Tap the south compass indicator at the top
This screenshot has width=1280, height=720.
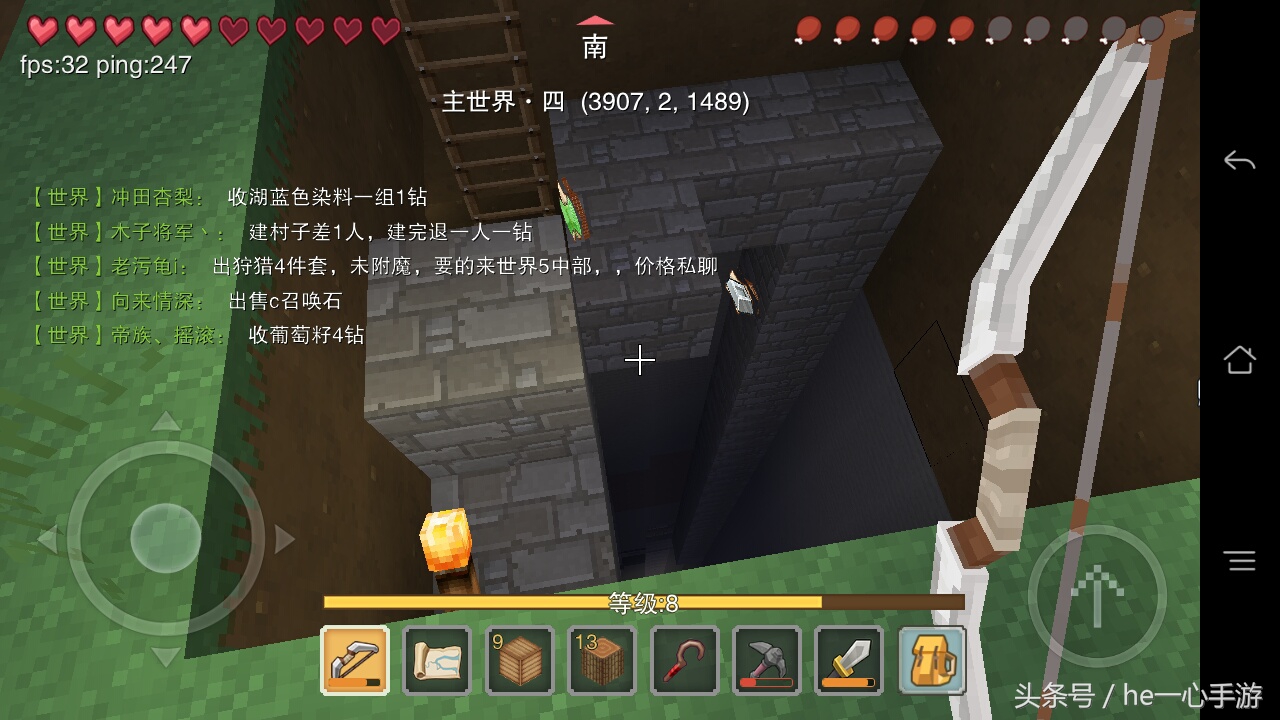594,35
